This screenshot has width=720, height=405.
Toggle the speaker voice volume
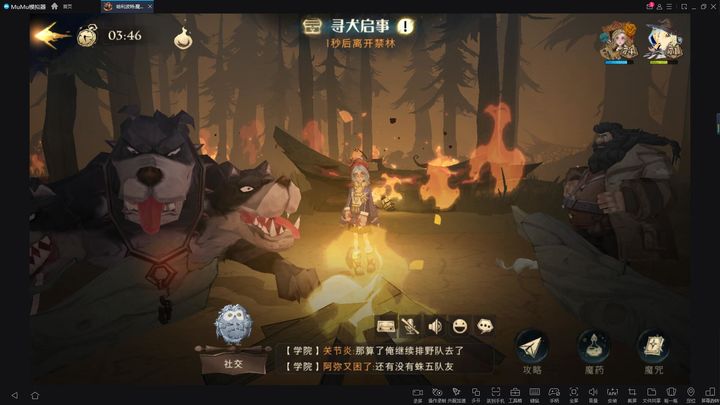click(x=435, y=326)
